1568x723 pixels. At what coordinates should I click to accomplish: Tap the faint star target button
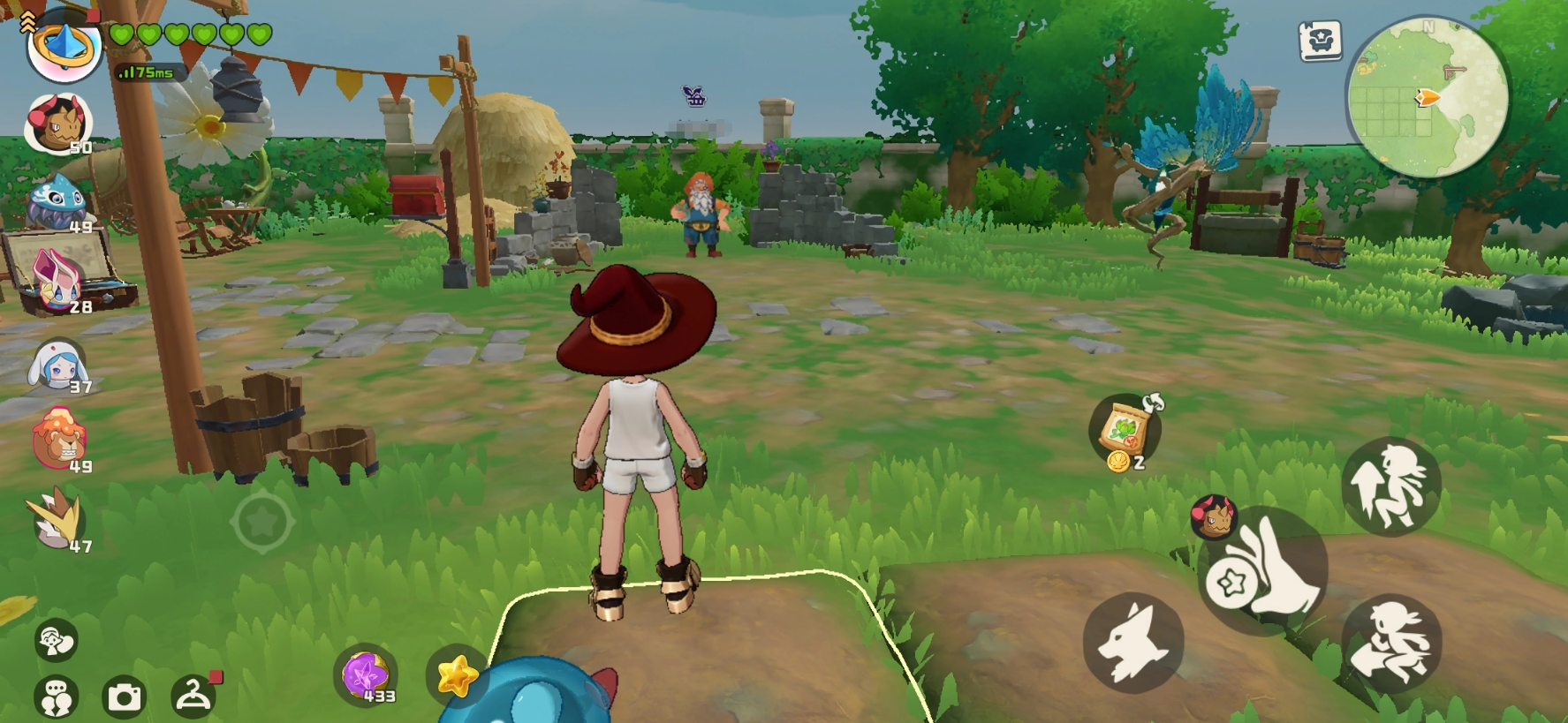[x=262, y=523]
